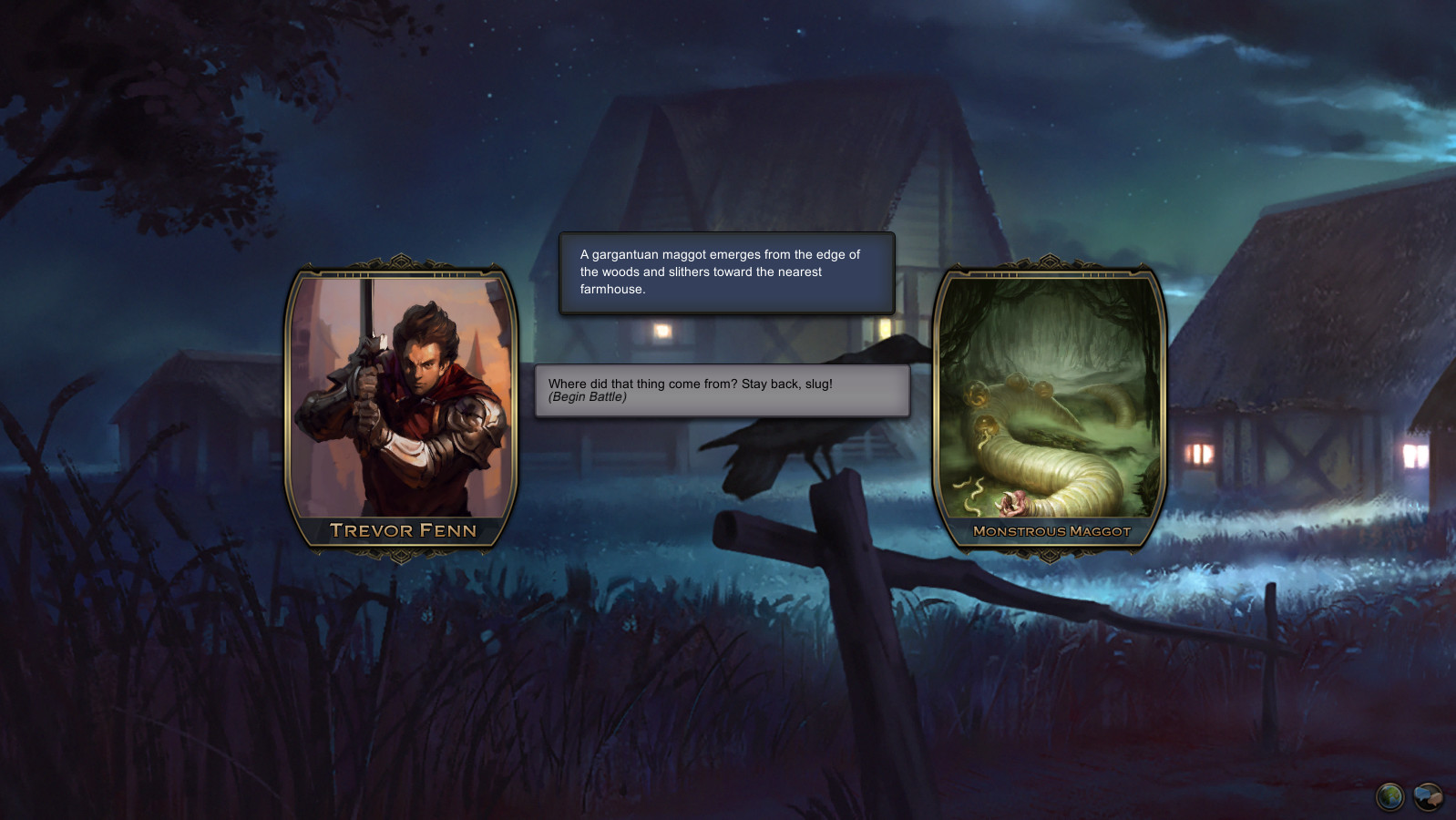This screenshot has width=1456, height=820.
Task: Click the Monstrous Maggot enemy portrait
Action: point(1048,401)
